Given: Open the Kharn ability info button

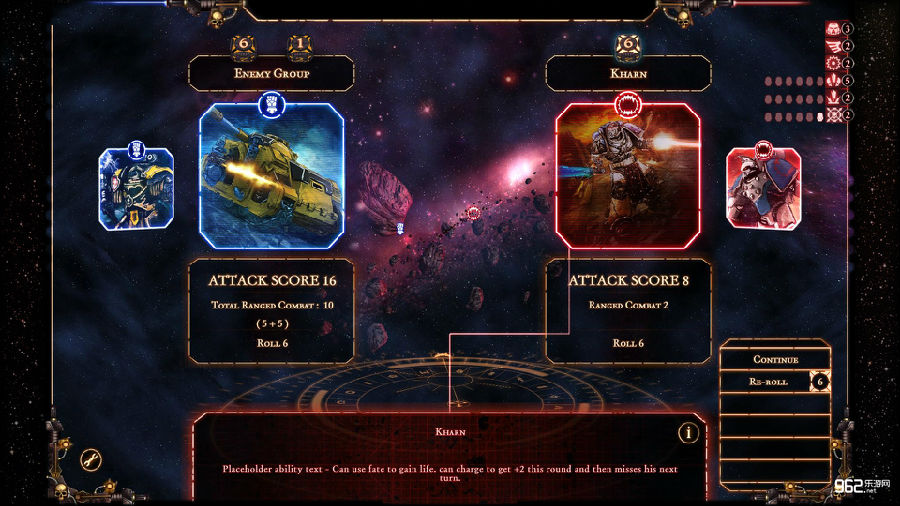Looking at the screenshot, I should (687, 433).
